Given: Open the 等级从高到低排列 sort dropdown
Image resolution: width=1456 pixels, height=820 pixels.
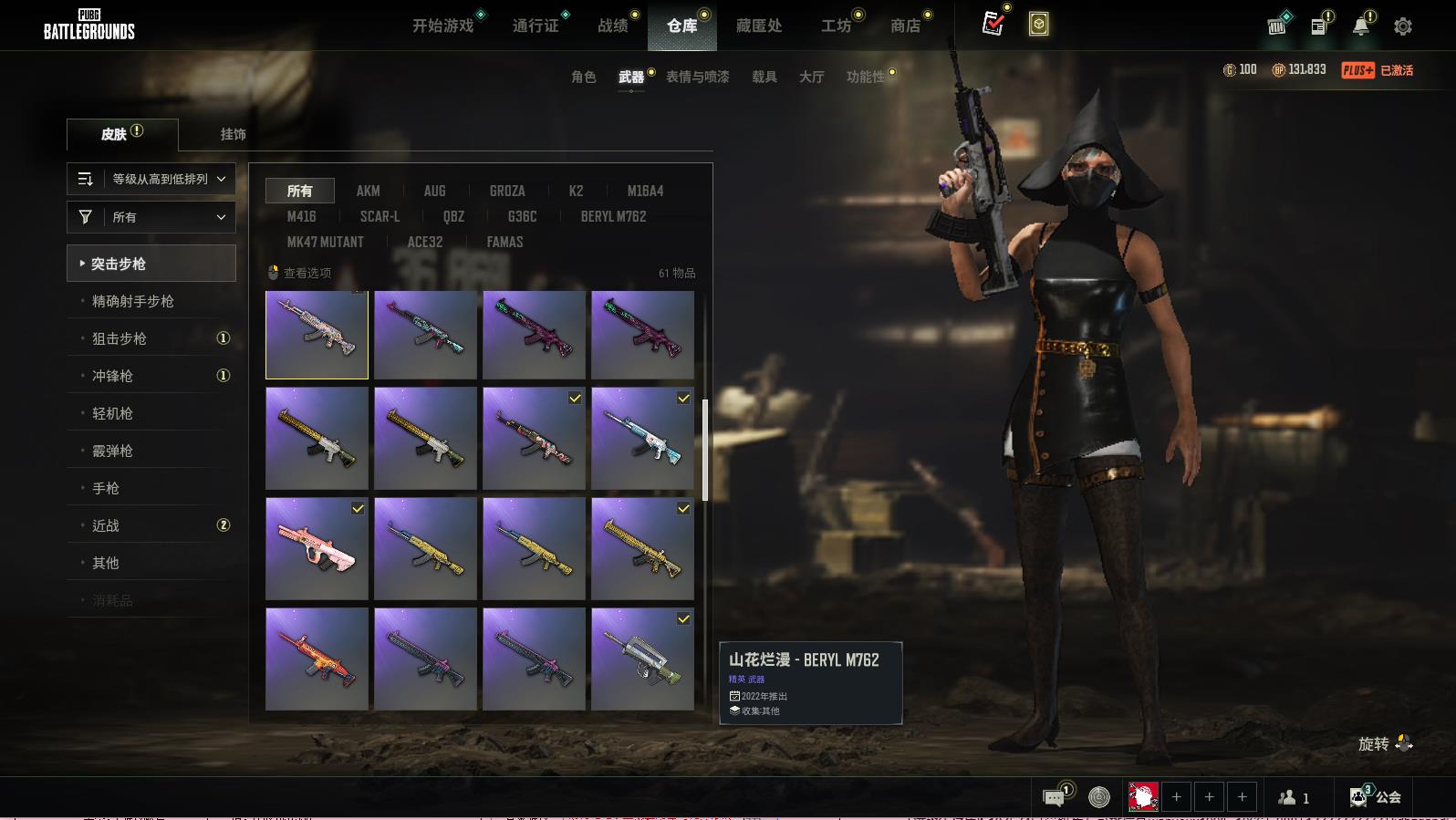Looking at the screenshot, I should [x=151, y=179].
